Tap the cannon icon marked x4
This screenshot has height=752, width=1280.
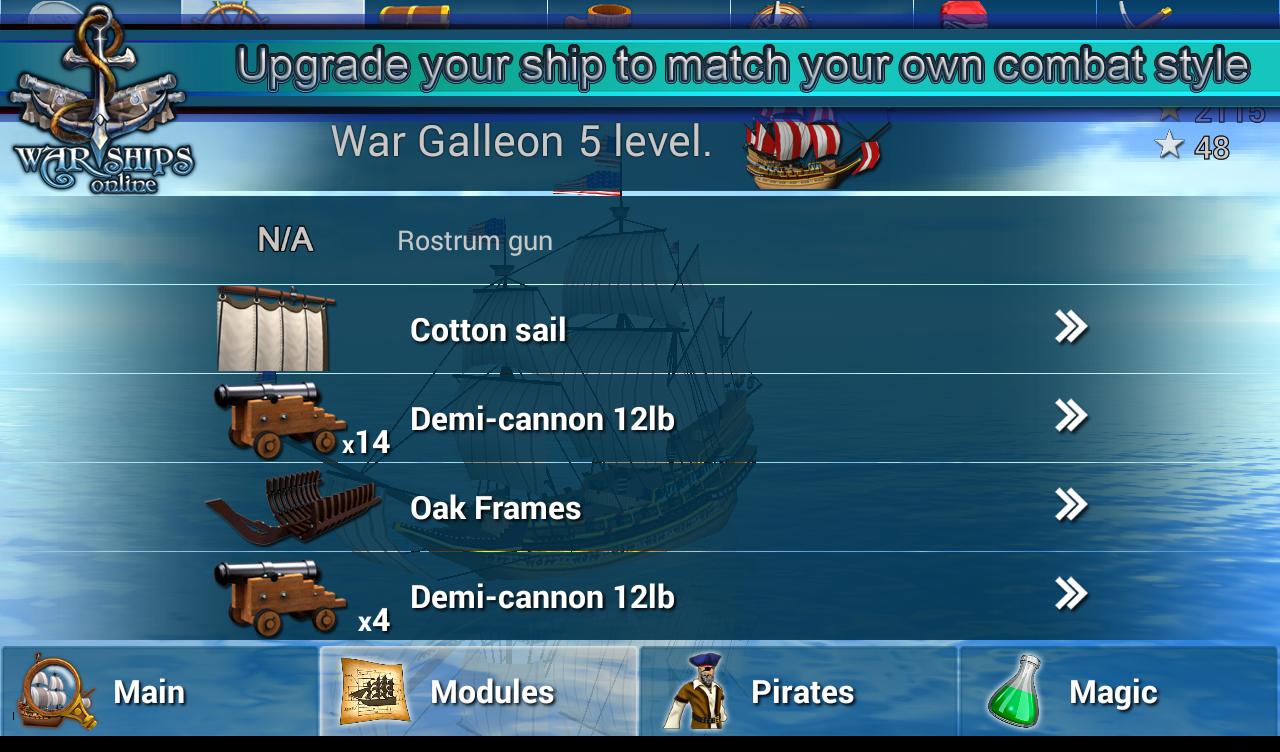tap(279, 597)
